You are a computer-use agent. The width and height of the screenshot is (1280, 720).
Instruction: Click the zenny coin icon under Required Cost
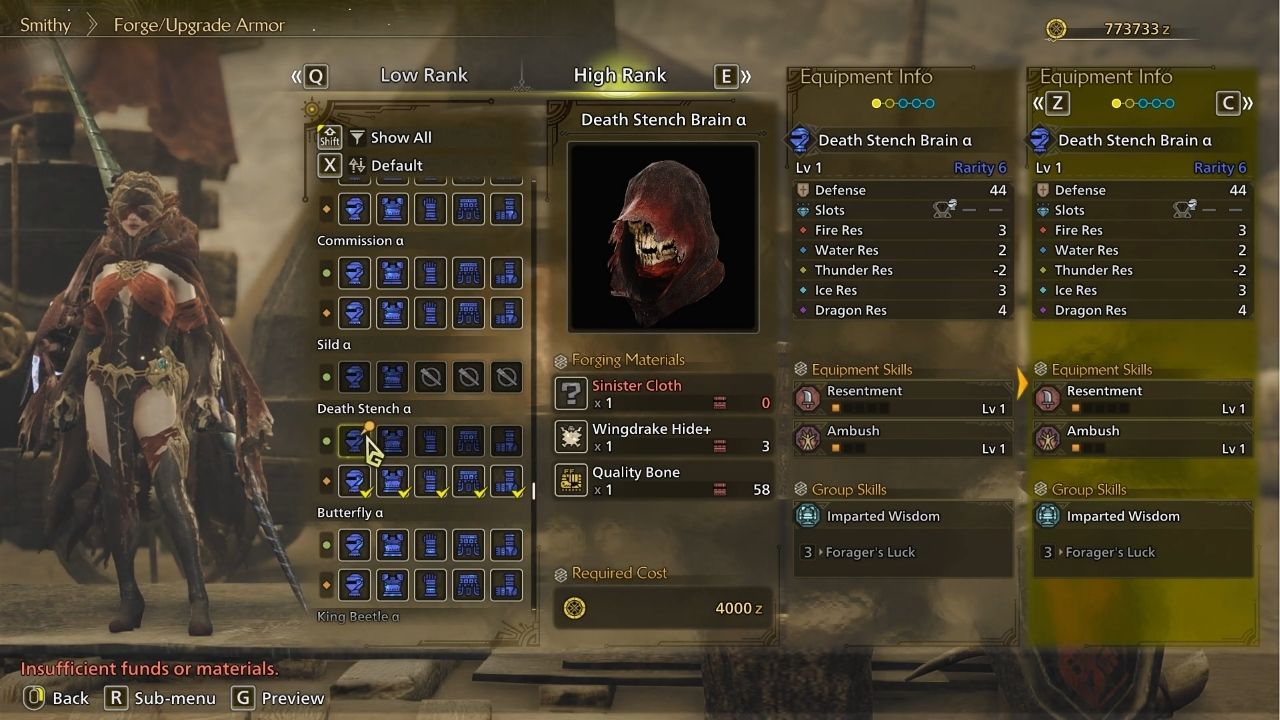click(x=573, y=607)
